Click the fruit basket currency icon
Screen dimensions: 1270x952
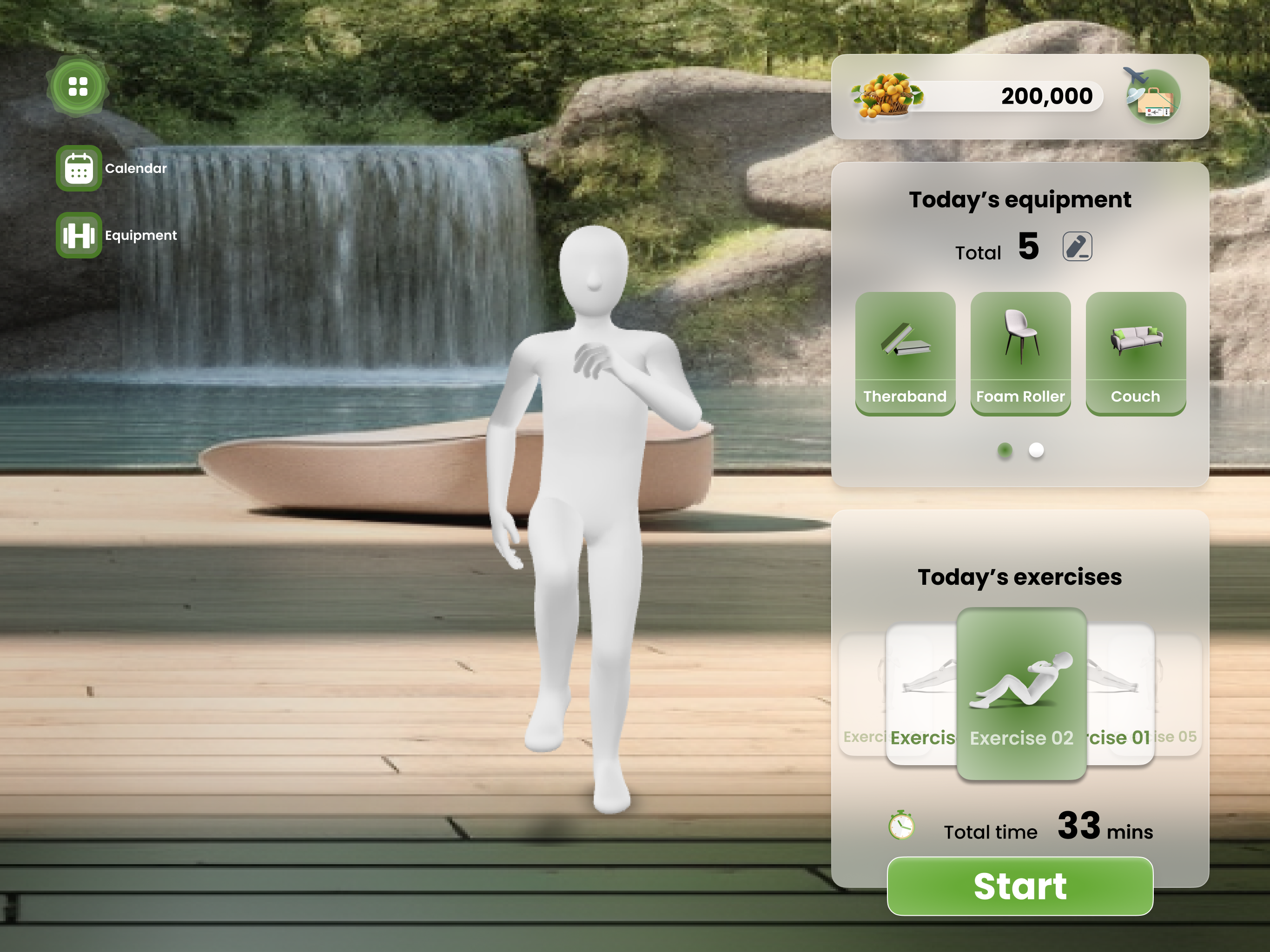click(x=886, y=96)
